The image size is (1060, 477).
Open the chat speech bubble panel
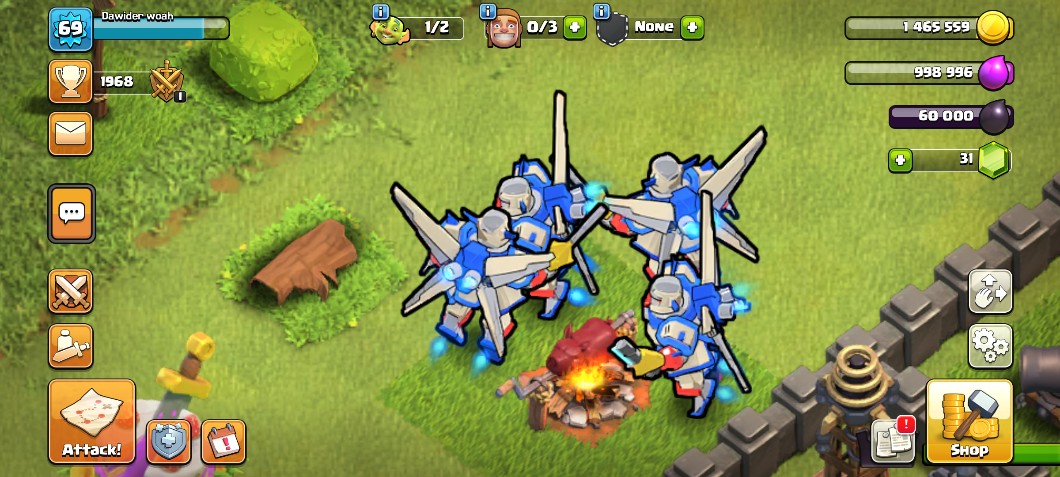coord(71,212)
